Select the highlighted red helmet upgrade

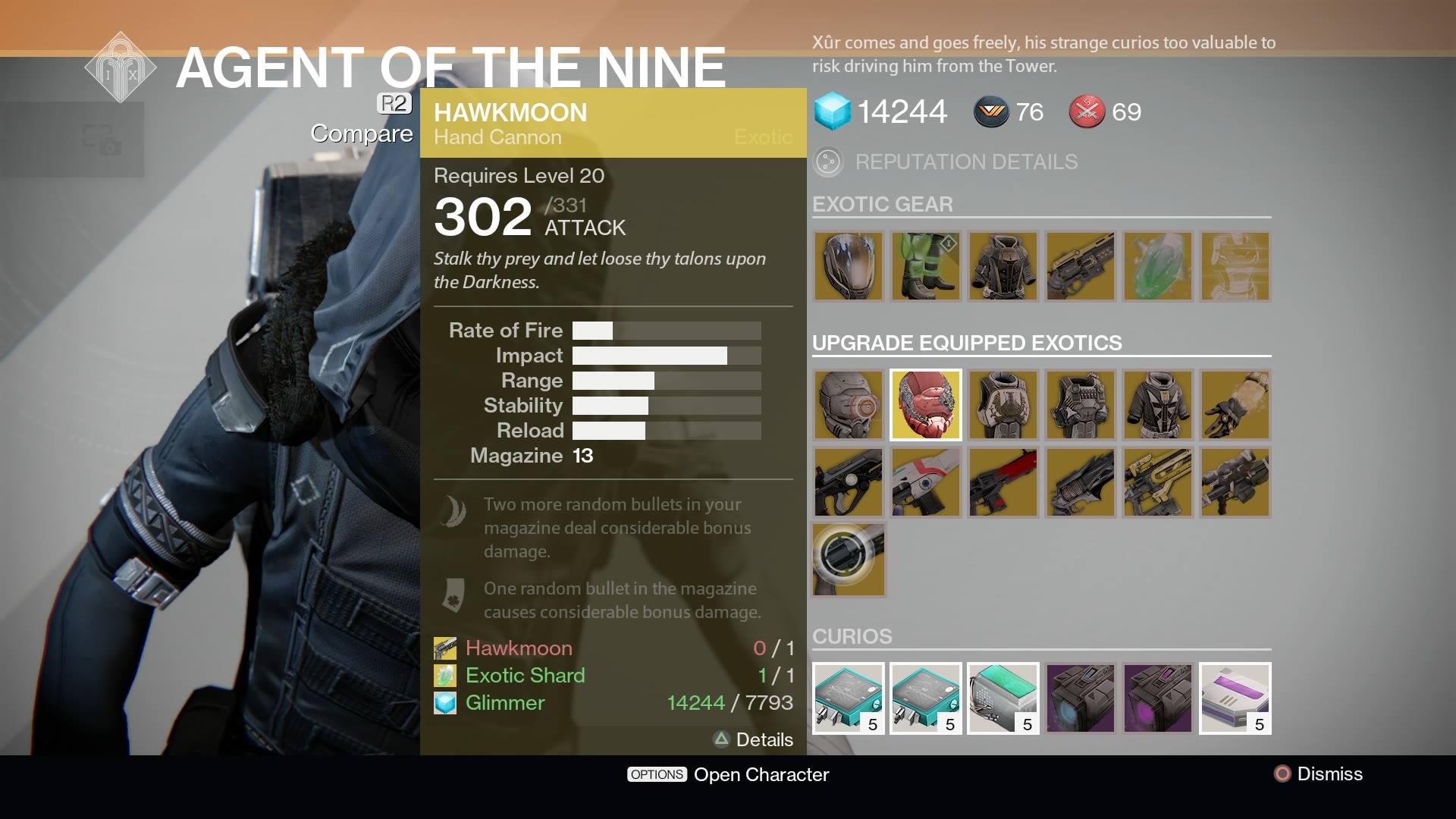(x=925, y=405)
